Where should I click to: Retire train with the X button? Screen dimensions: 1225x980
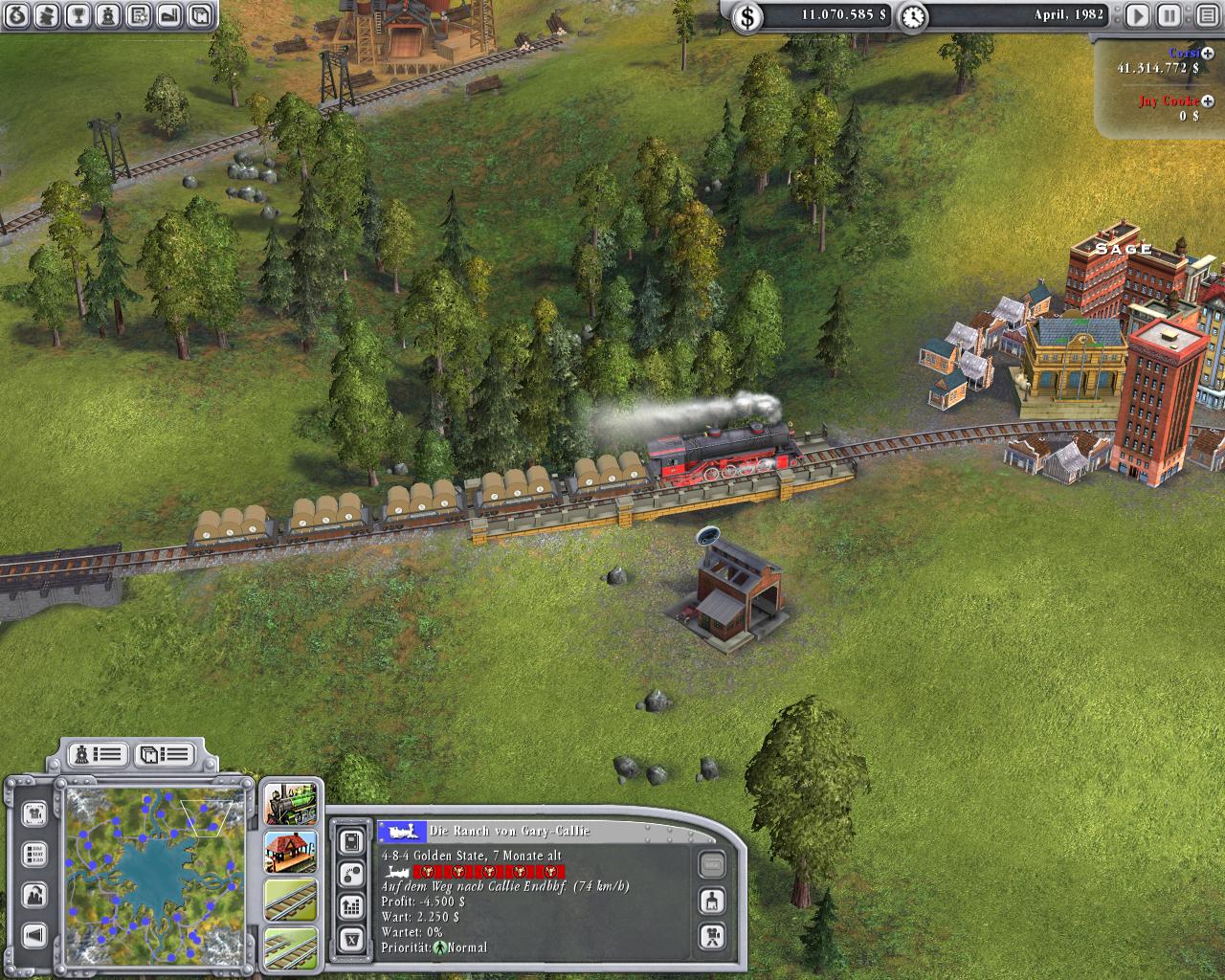click(351, 939)
